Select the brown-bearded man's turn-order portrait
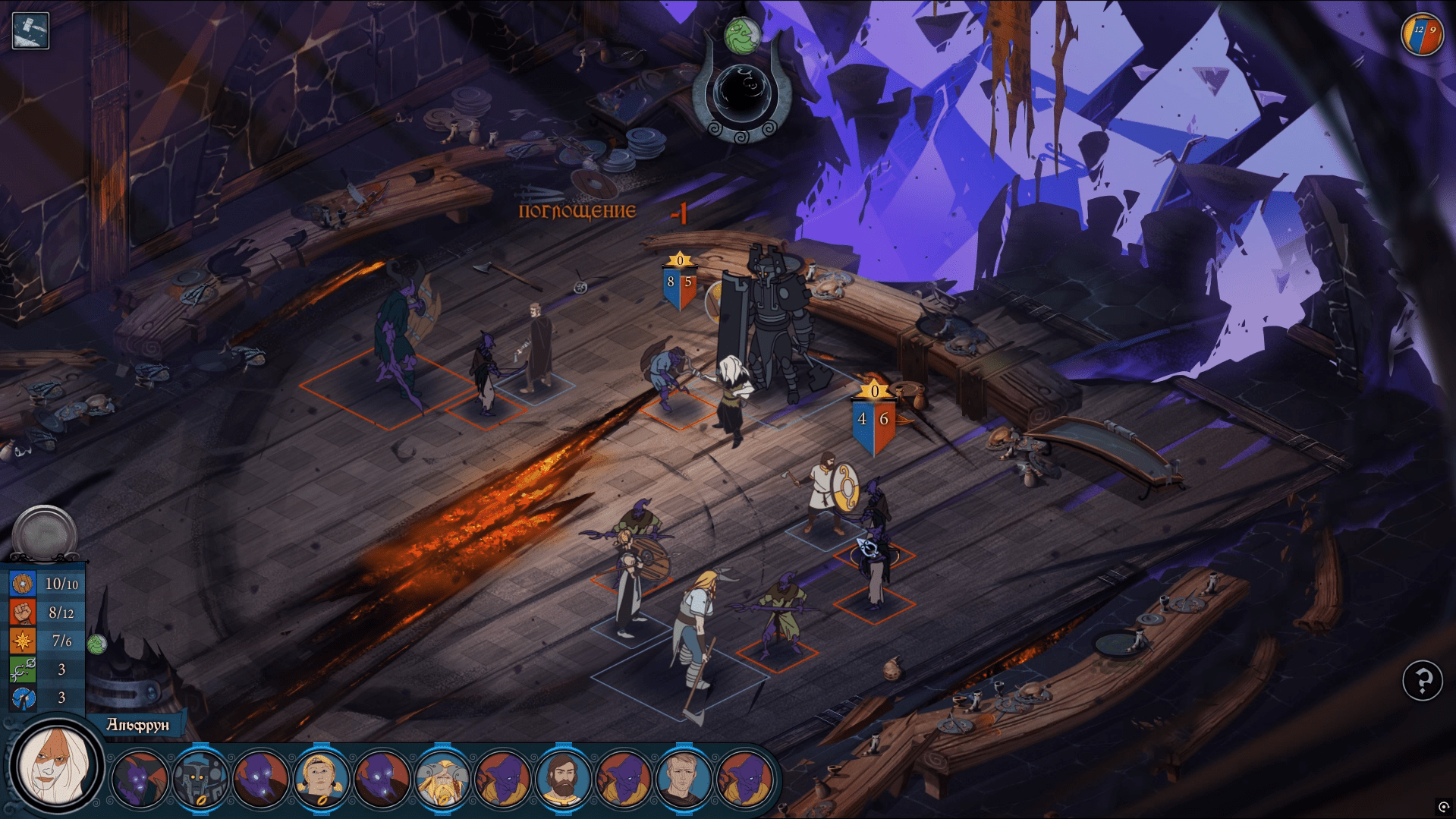 click(x=562, y=778)
